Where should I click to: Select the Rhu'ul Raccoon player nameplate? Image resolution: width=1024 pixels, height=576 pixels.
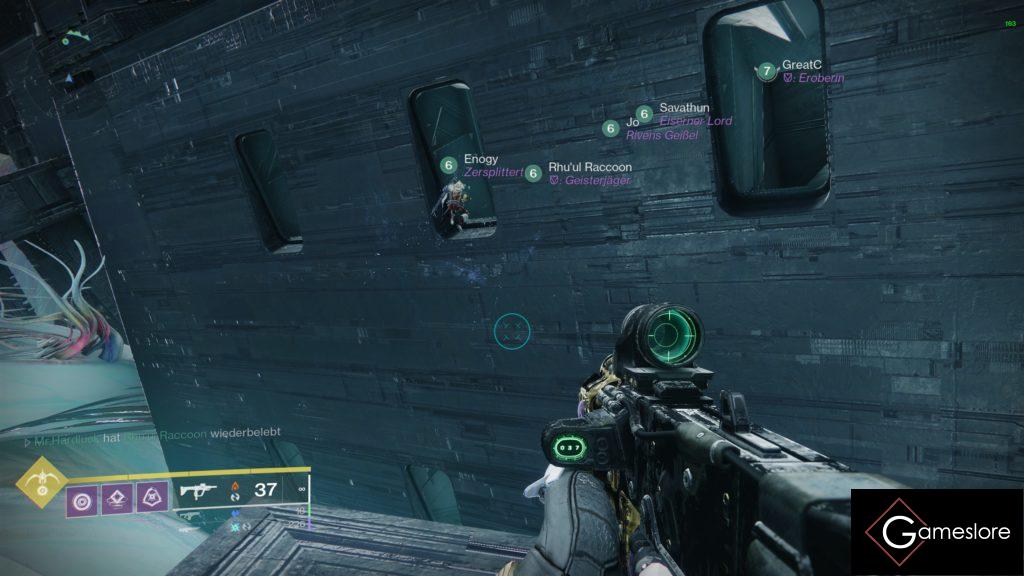click(590, 167)
